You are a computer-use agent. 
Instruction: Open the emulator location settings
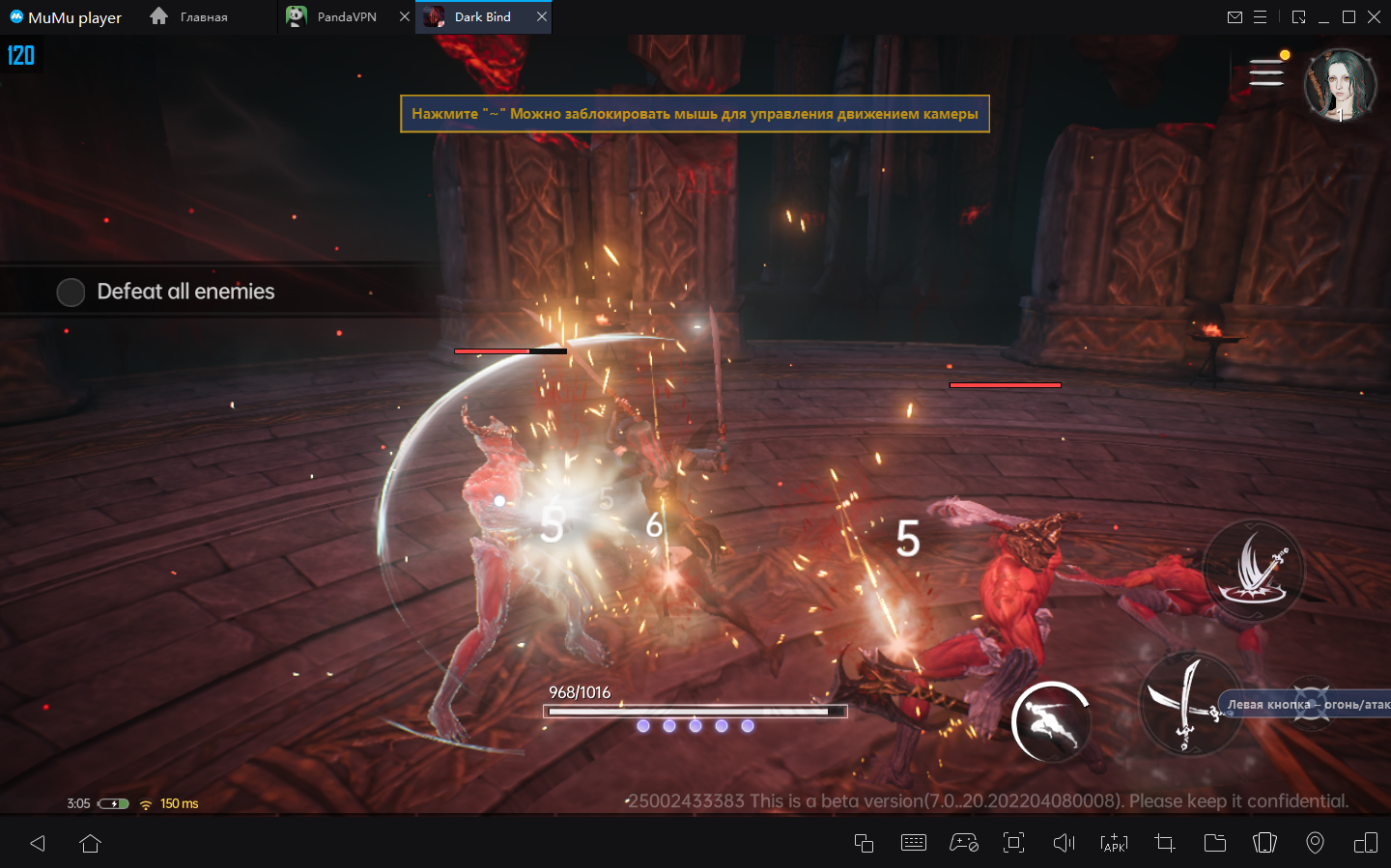pos(1315,843)
